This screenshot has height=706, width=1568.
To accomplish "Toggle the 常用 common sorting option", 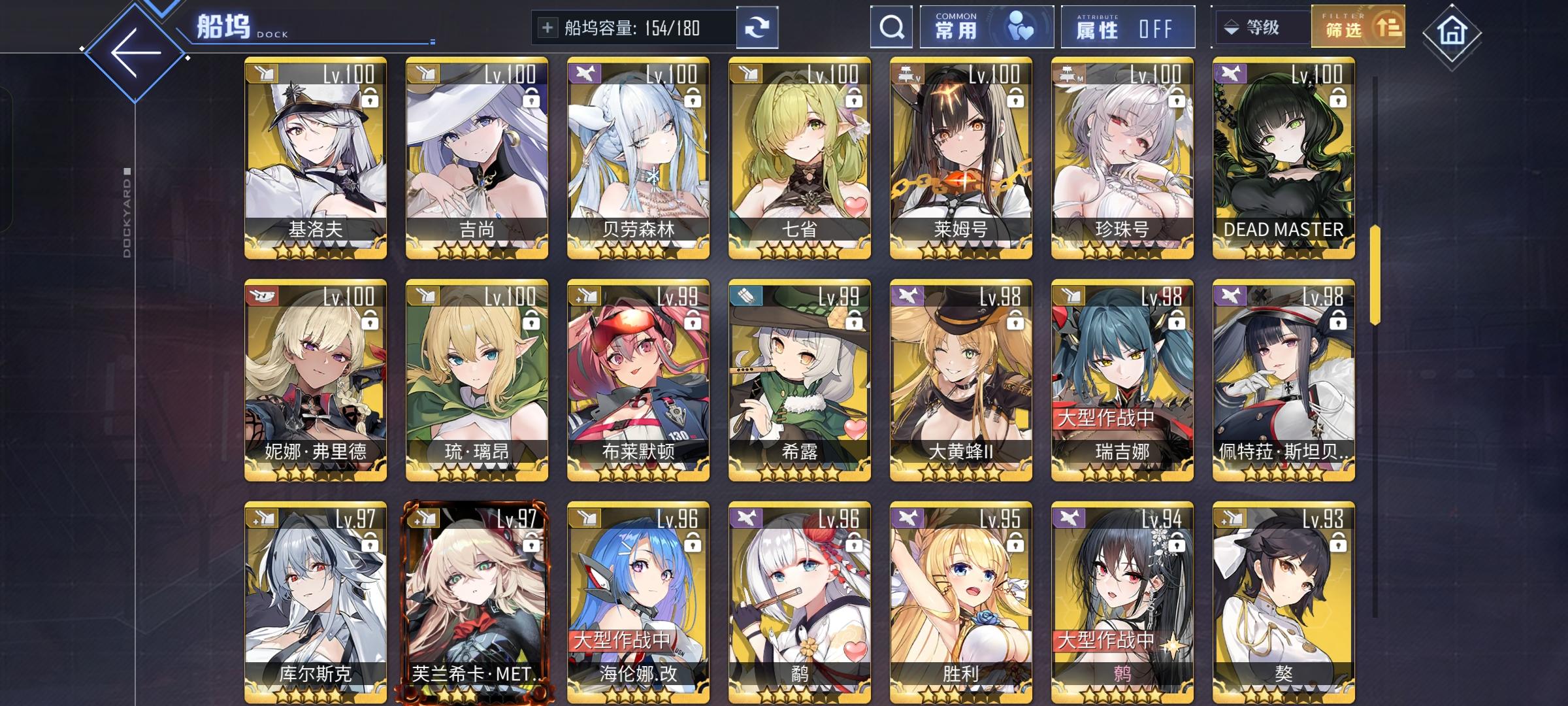I will point(985,26).
